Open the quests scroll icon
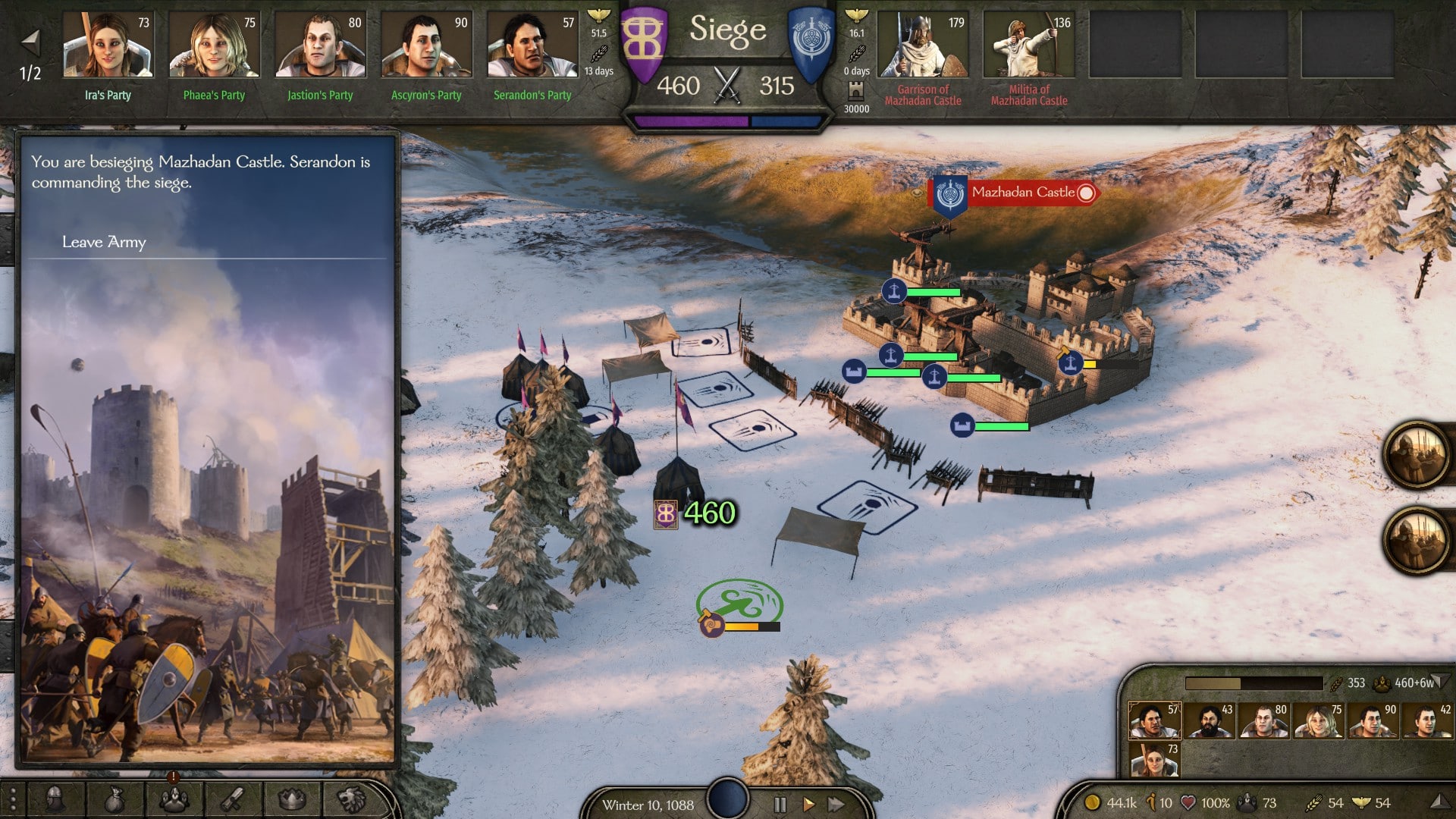 [x=233, y=799]
